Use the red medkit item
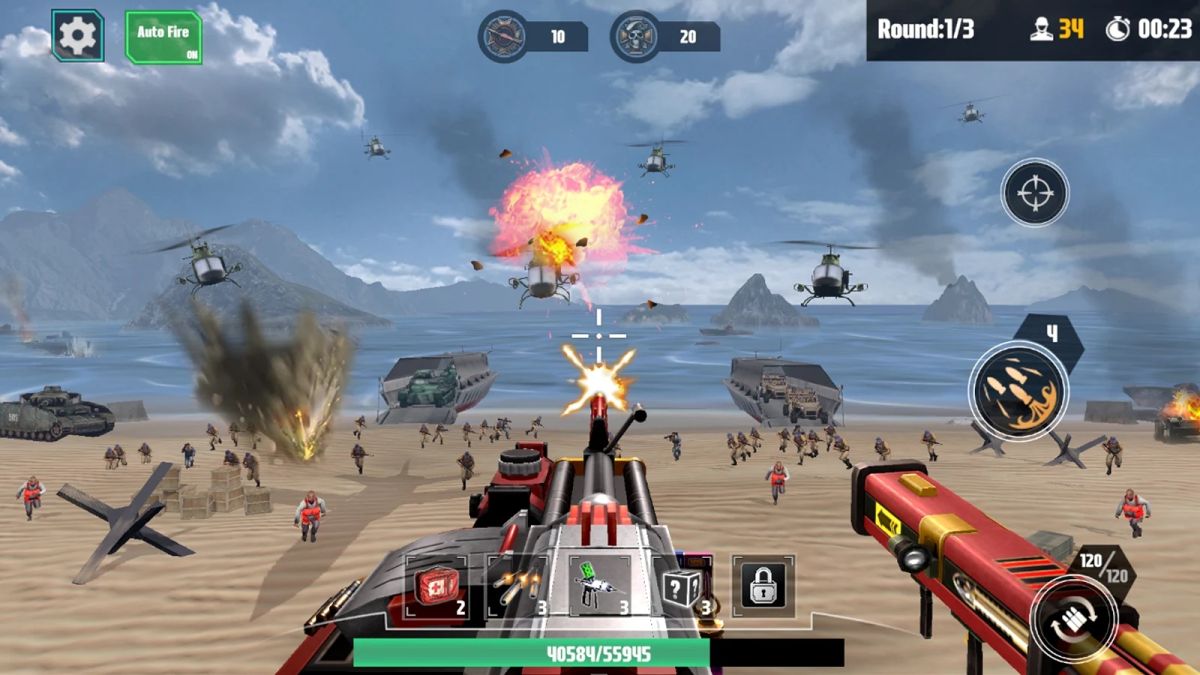 pyautogui.click(x=436, y=587)
